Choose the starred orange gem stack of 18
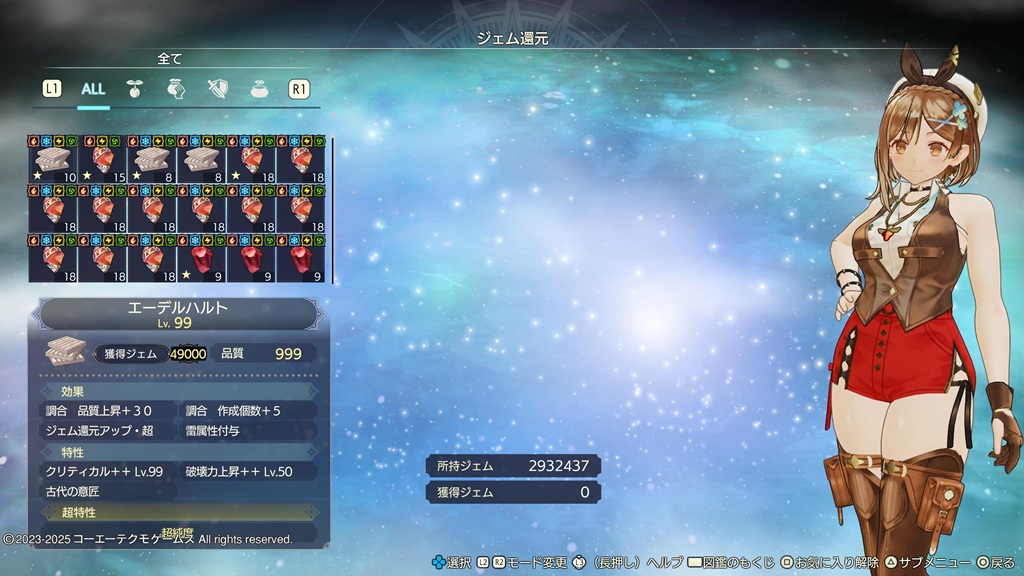The width and height of the screenshot is (1024, 576). point(252,161)
